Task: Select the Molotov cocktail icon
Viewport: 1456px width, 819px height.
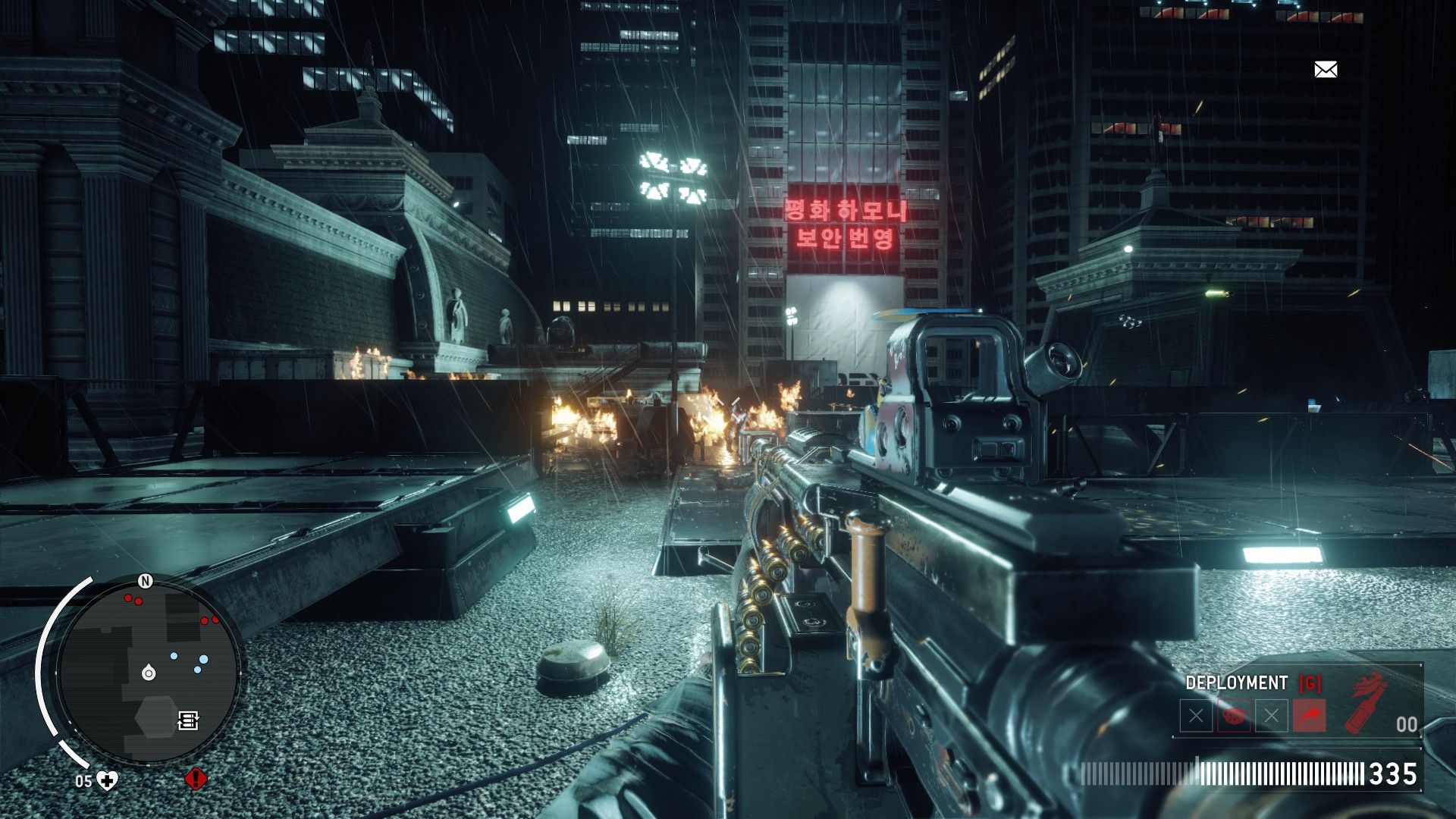Action: [1366, 704]
